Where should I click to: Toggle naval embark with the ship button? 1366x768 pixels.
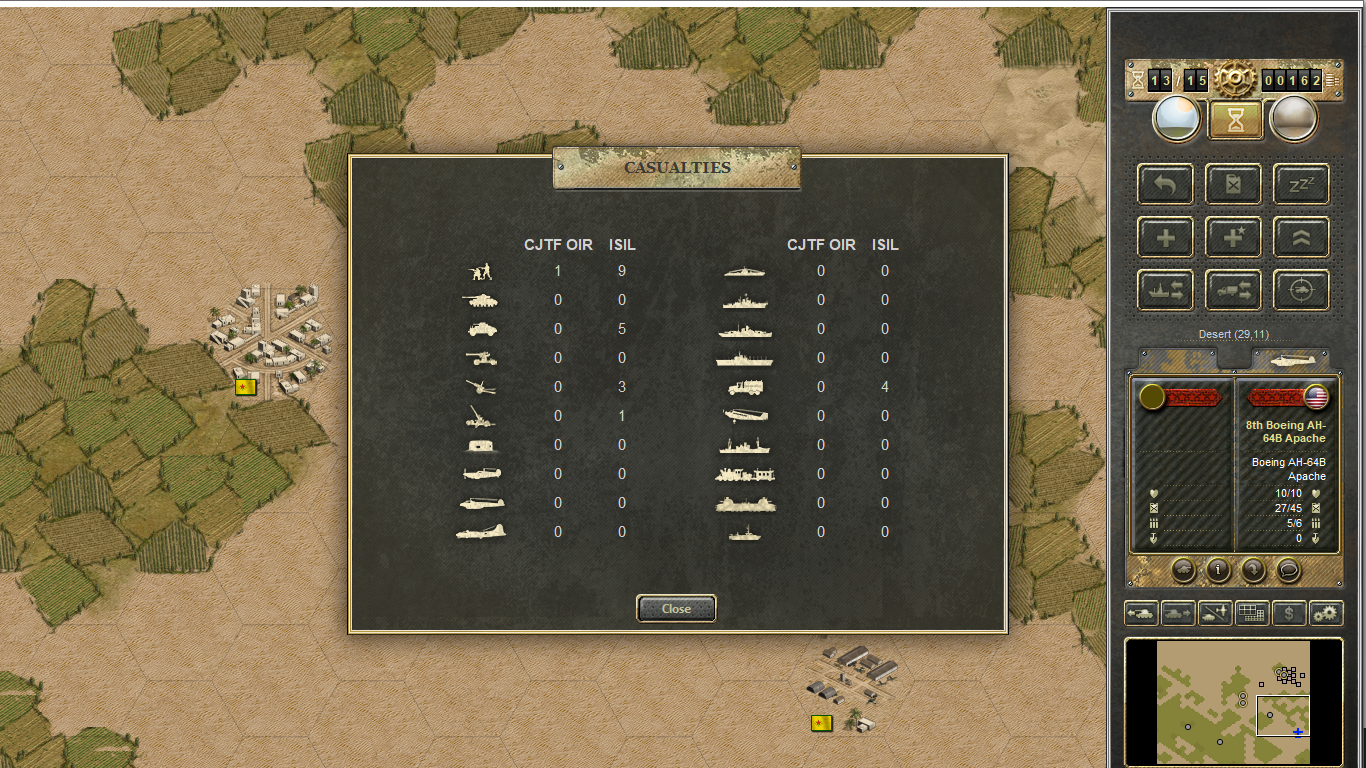[1165, 290]
